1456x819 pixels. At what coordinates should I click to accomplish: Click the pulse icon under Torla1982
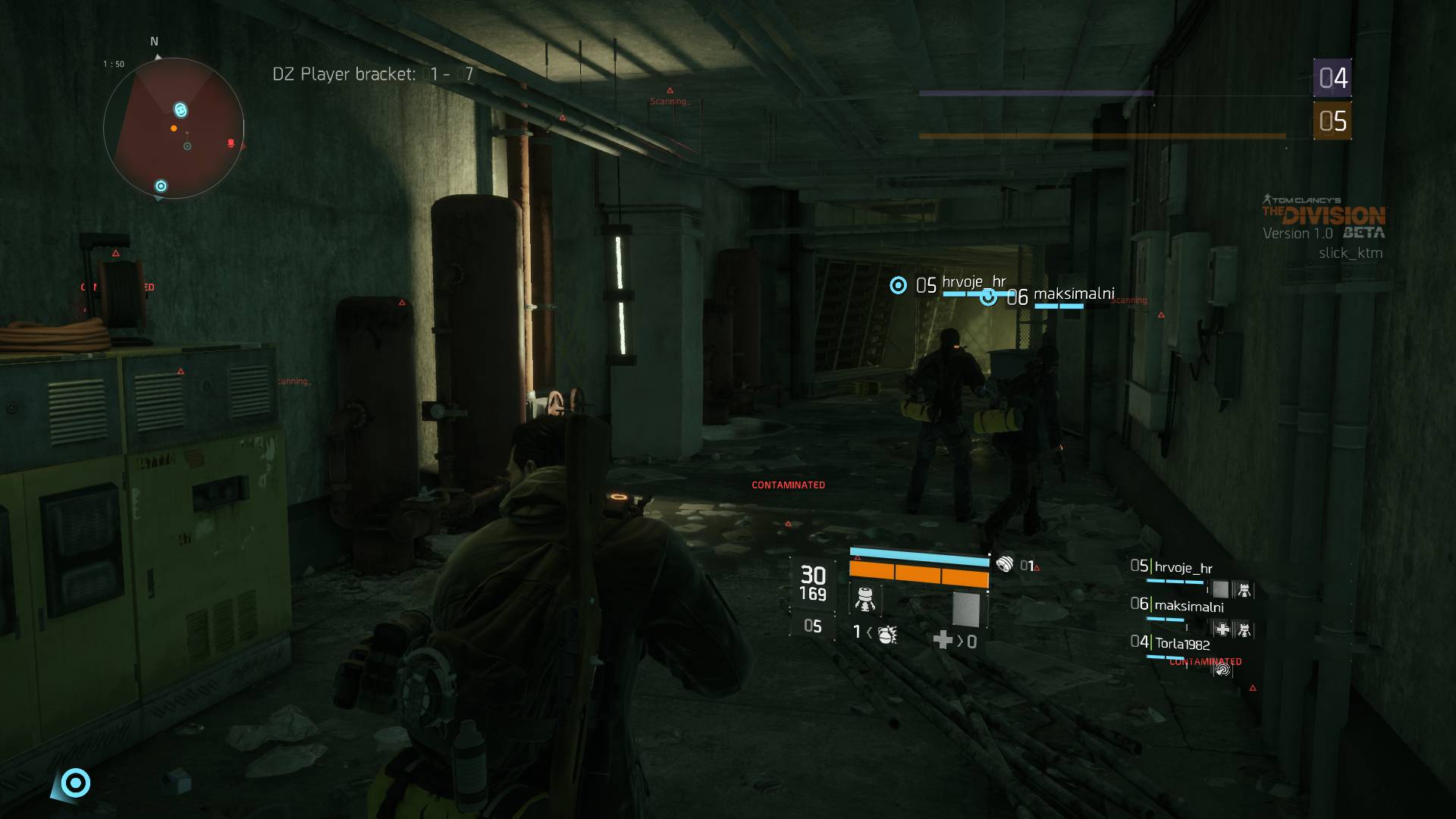pyautogui.click(x=1223, y=670)
